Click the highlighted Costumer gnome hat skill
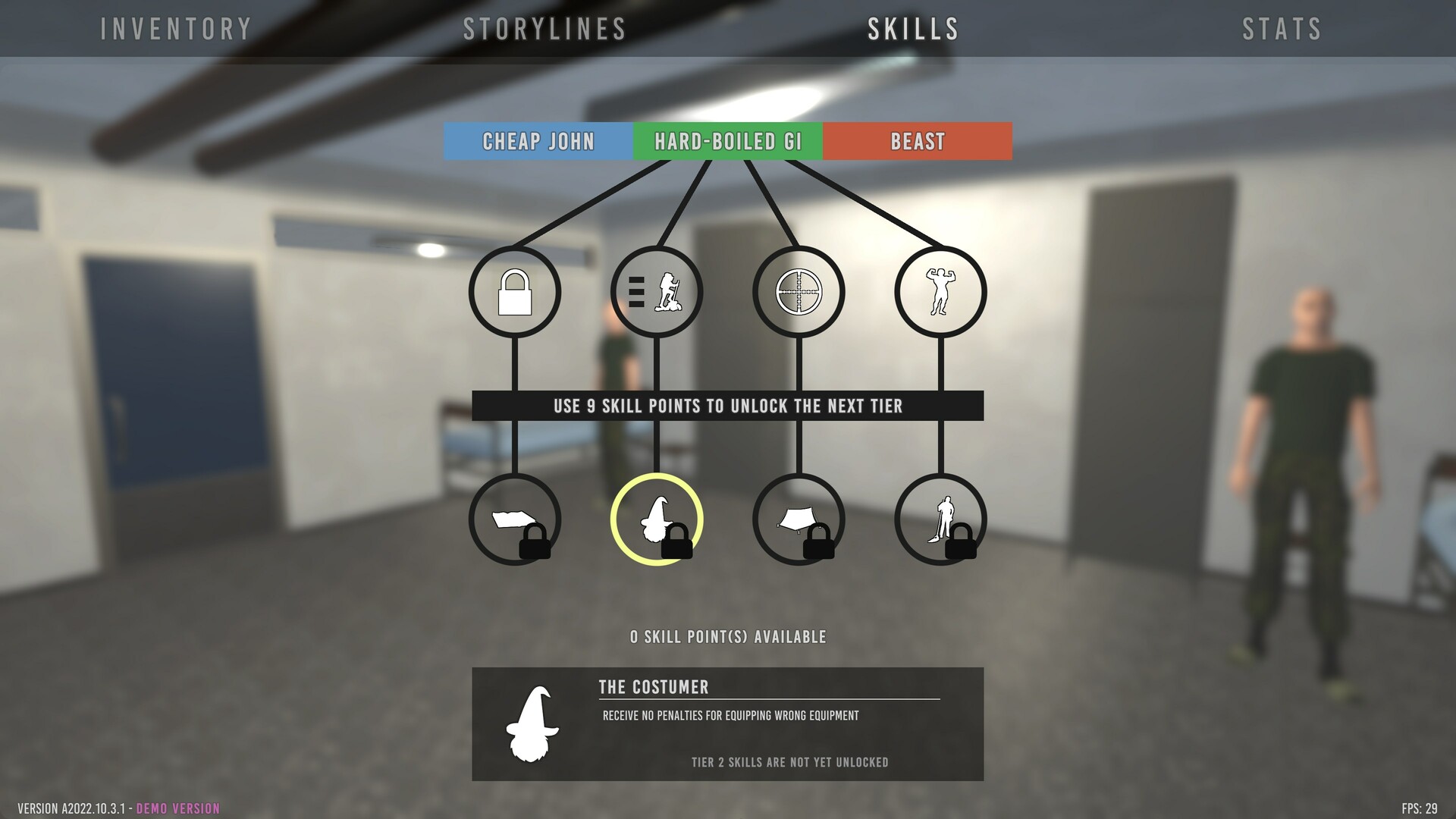This screenshot has width=1456, height=819. (657, 518)
